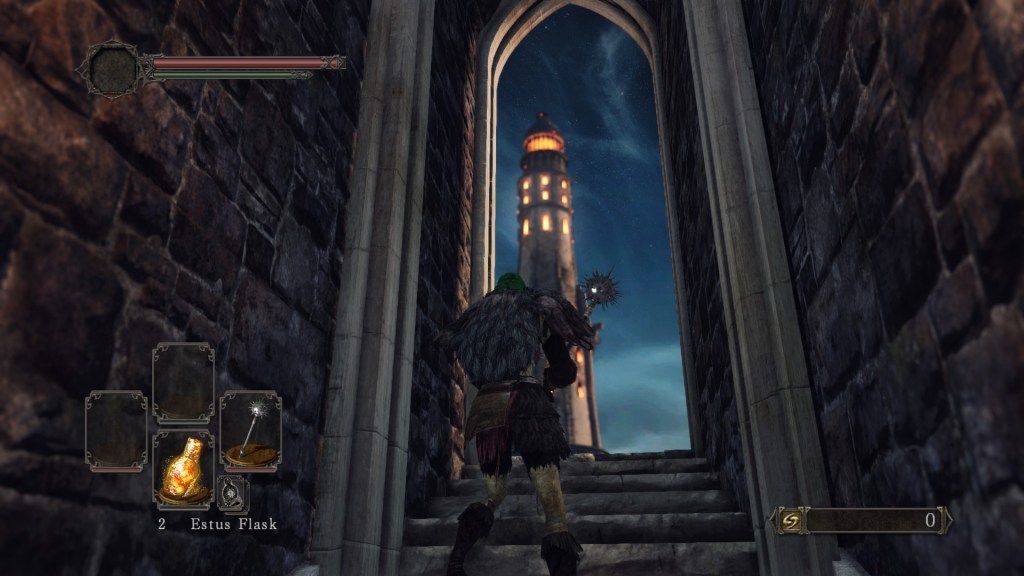Select the Estus Flask item slot
Screen dimensions: 1024x576
coord(183,468)
